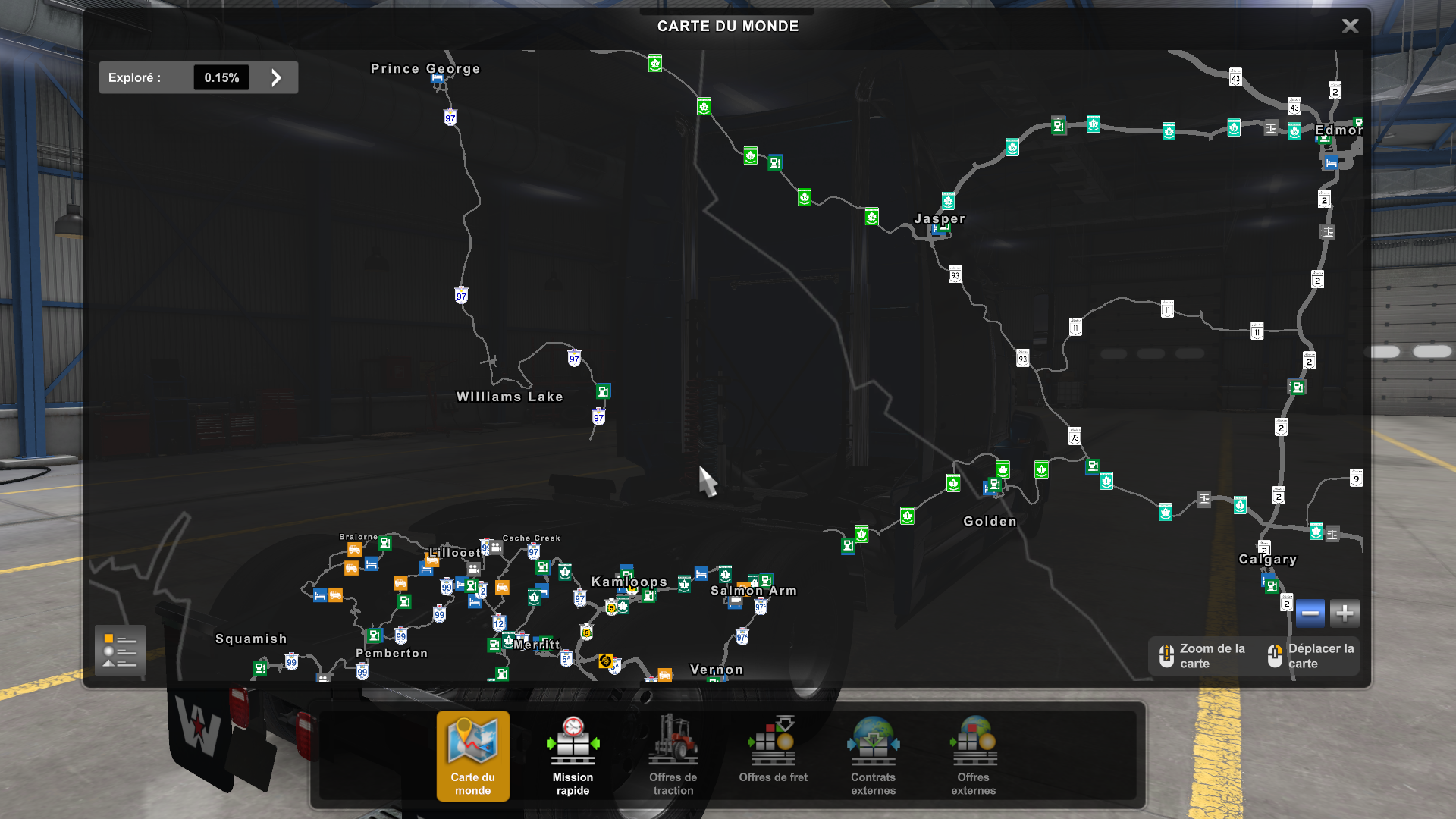Expand explored percentage details with the arrow
1456x819 pixels.
(x=276, y=77)
